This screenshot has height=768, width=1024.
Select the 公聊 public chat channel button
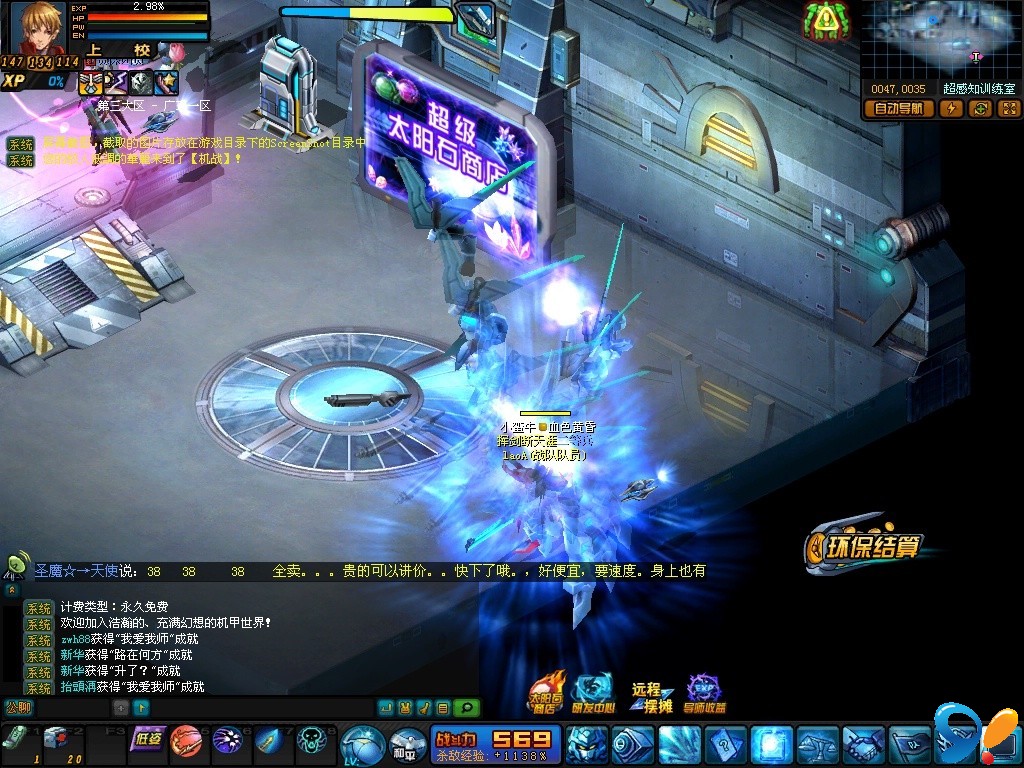point(19,708)
